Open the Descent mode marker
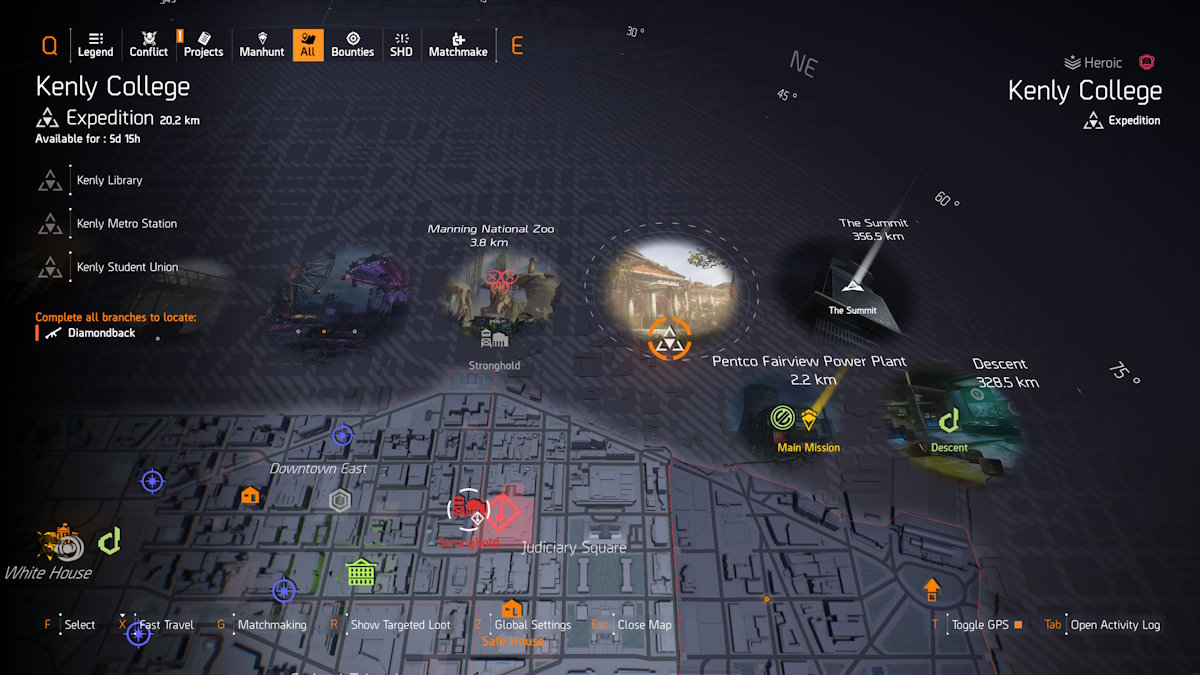Image resolution: width=1200 pixels, height=675 pixels. 949,421
